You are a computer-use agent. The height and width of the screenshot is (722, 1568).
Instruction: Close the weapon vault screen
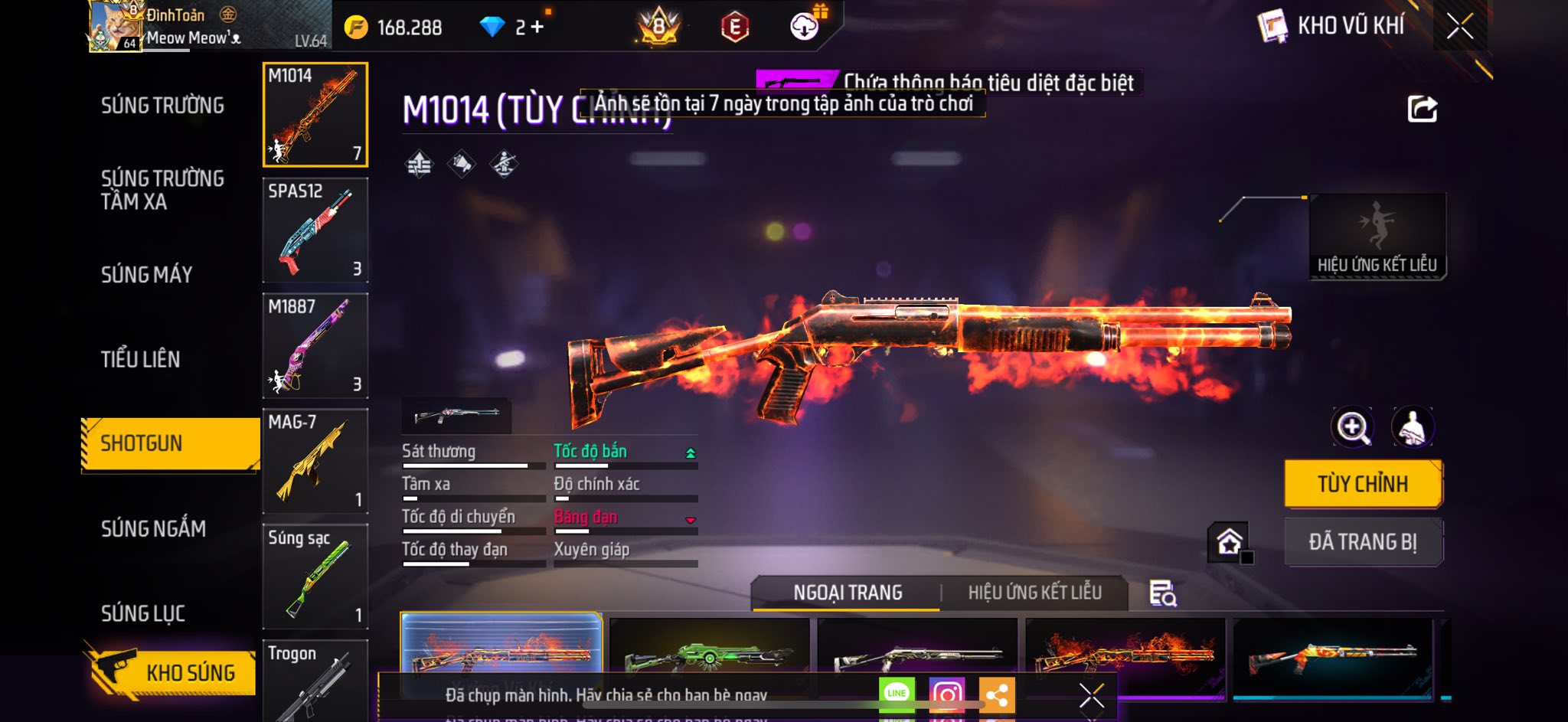coord(1460,26)
